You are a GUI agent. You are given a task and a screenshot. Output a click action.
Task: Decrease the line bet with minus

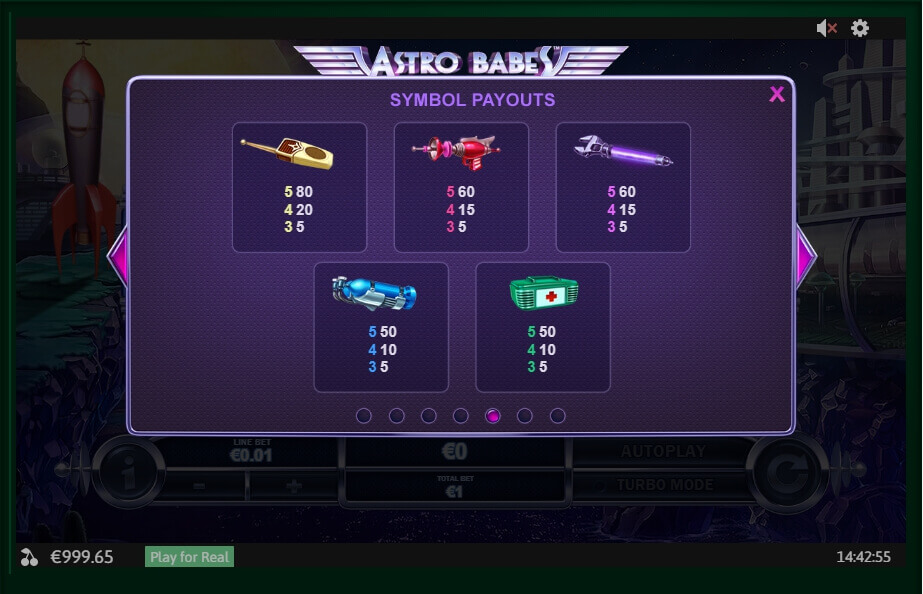point(199,486)
